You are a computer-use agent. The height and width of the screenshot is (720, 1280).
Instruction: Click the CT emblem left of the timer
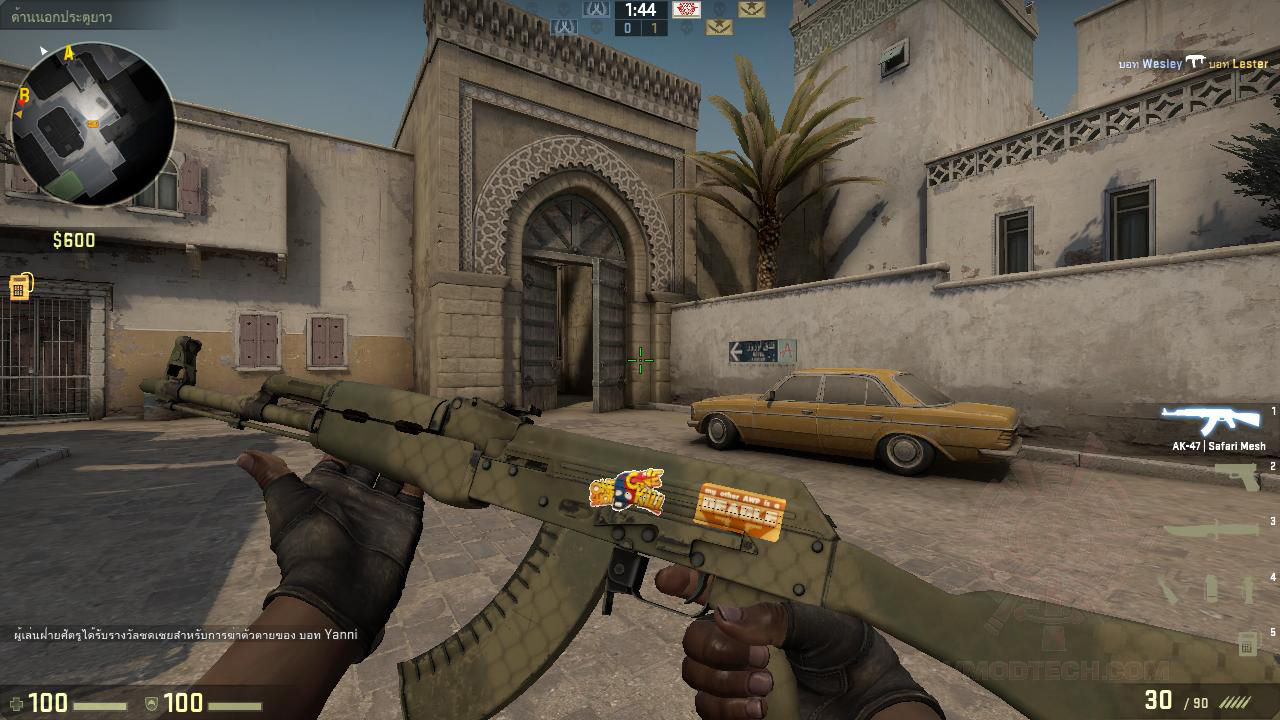[595, 10]
